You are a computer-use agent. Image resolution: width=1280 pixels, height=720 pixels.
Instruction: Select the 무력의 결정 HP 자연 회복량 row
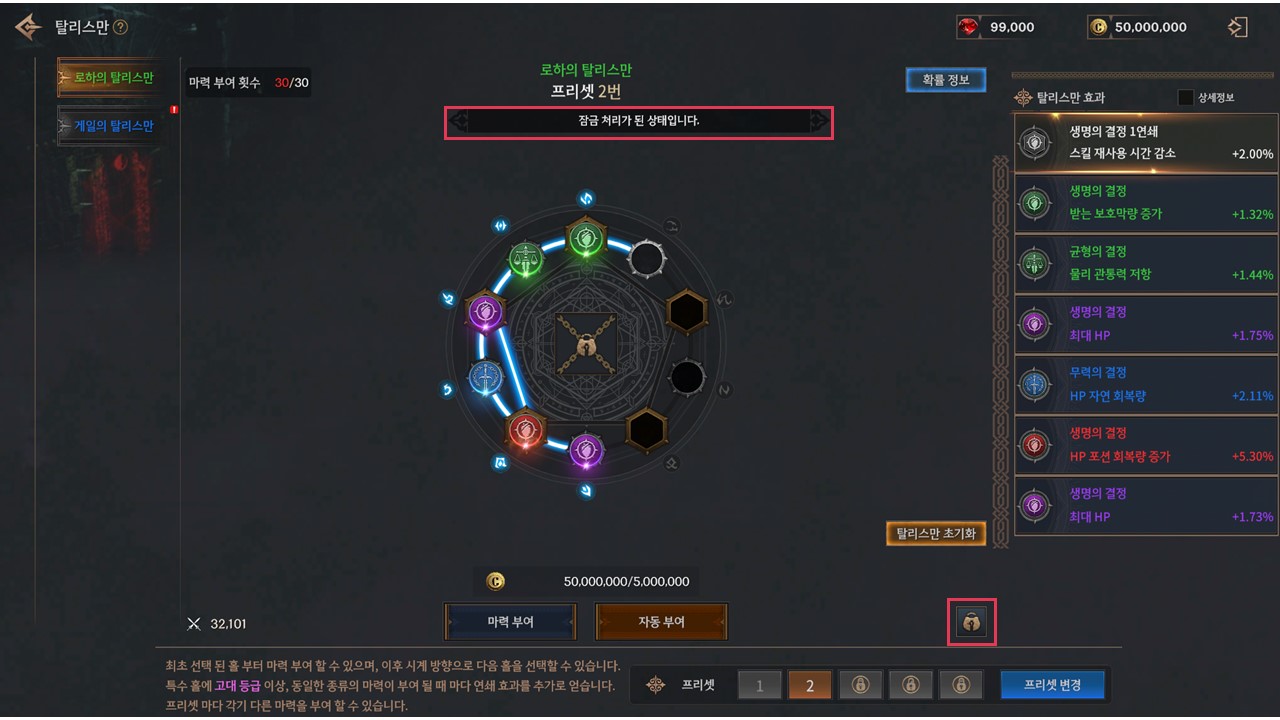[1145, 384]
